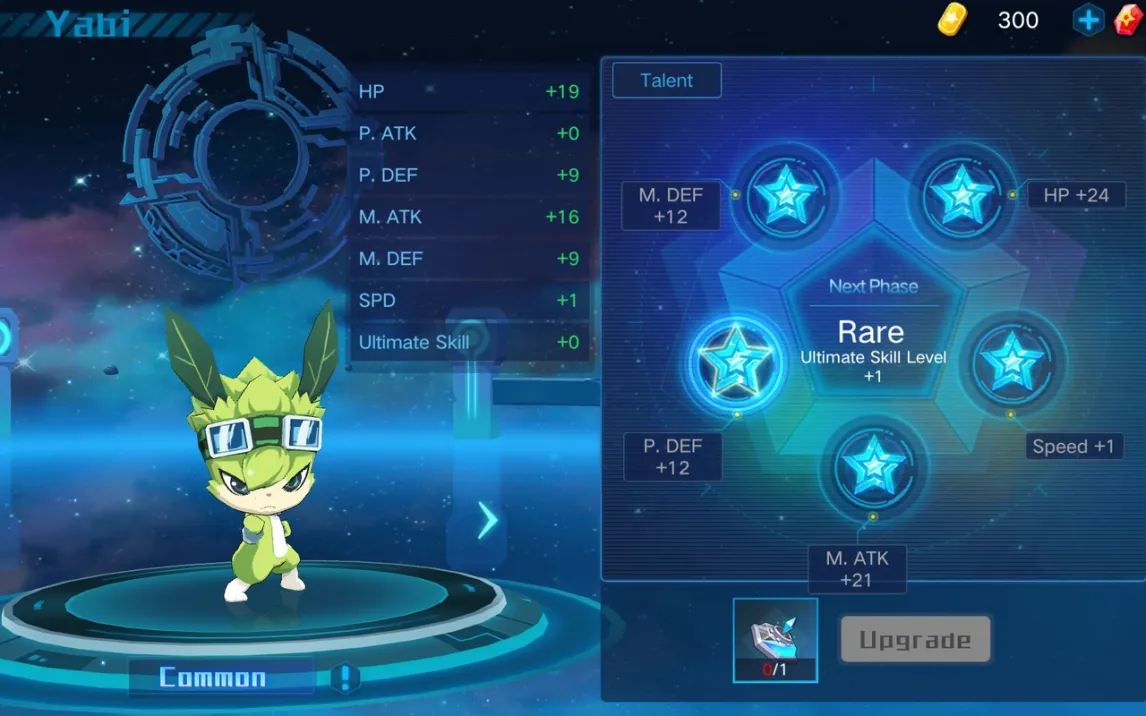Image resolution: width=1146 pixels, height=716 pixels.
Task: Select the P. DEF +12 talent star
Action: coord(736,360)
